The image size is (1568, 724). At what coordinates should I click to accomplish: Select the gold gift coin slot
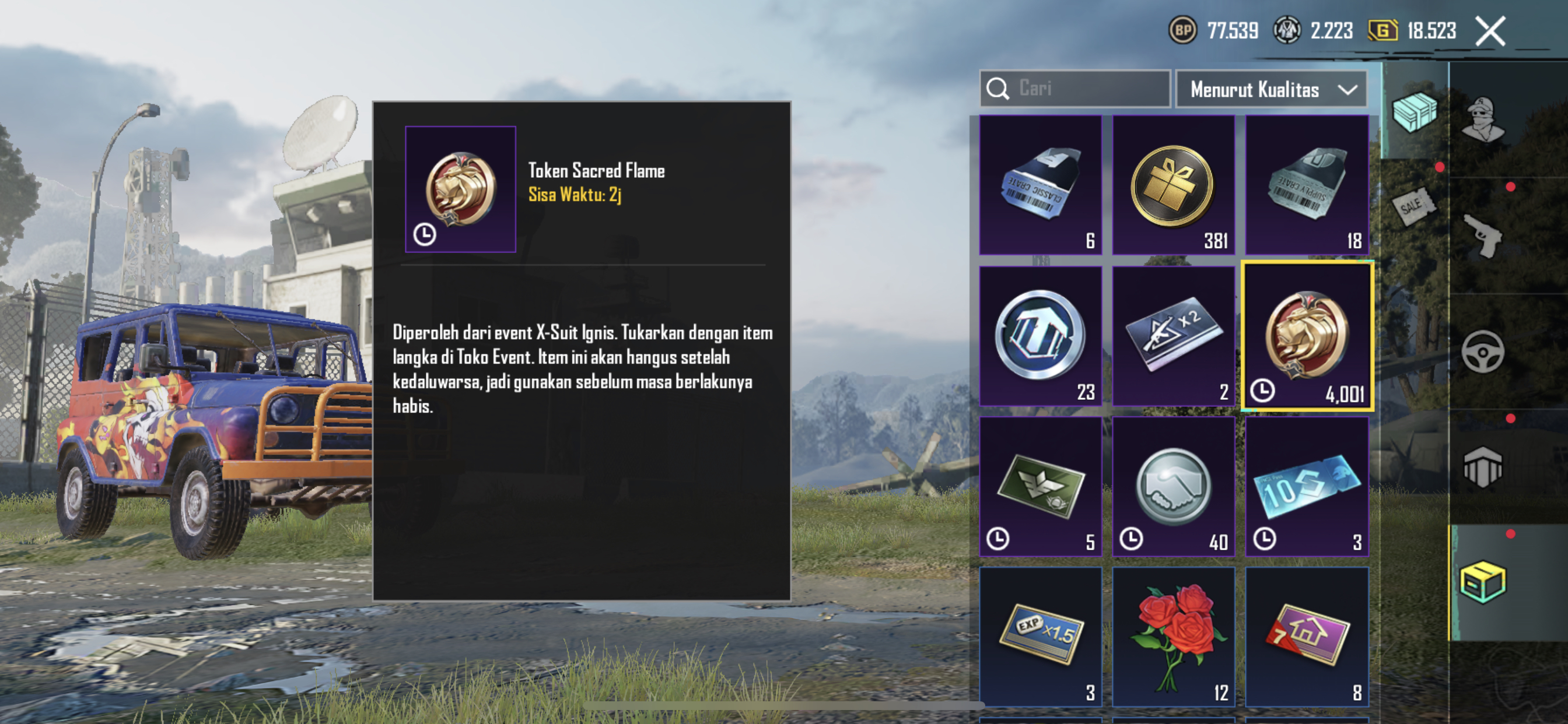pyautogui.click(x=1173, y=184)
